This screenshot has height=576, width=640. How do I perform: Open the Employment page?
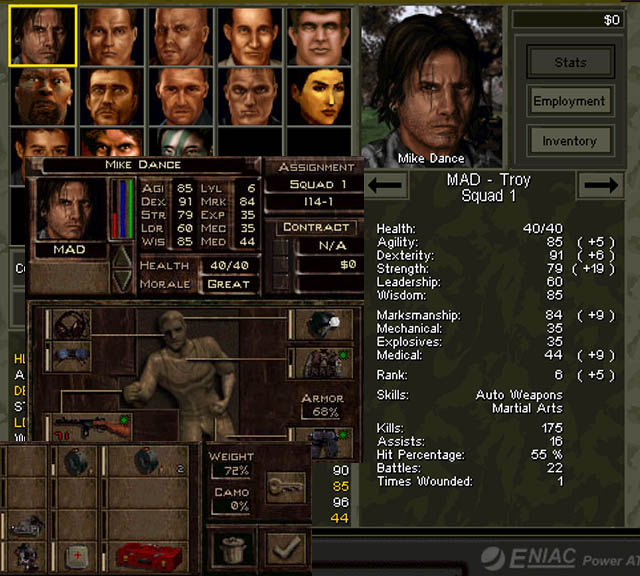pos(570,101)
